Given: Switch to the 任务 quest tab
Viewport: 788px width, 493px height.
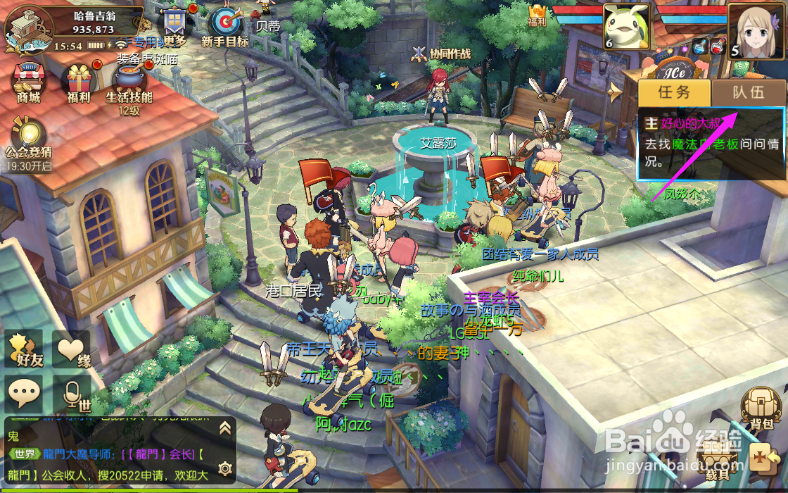Looking at the screenshot, I should point(673,91).
